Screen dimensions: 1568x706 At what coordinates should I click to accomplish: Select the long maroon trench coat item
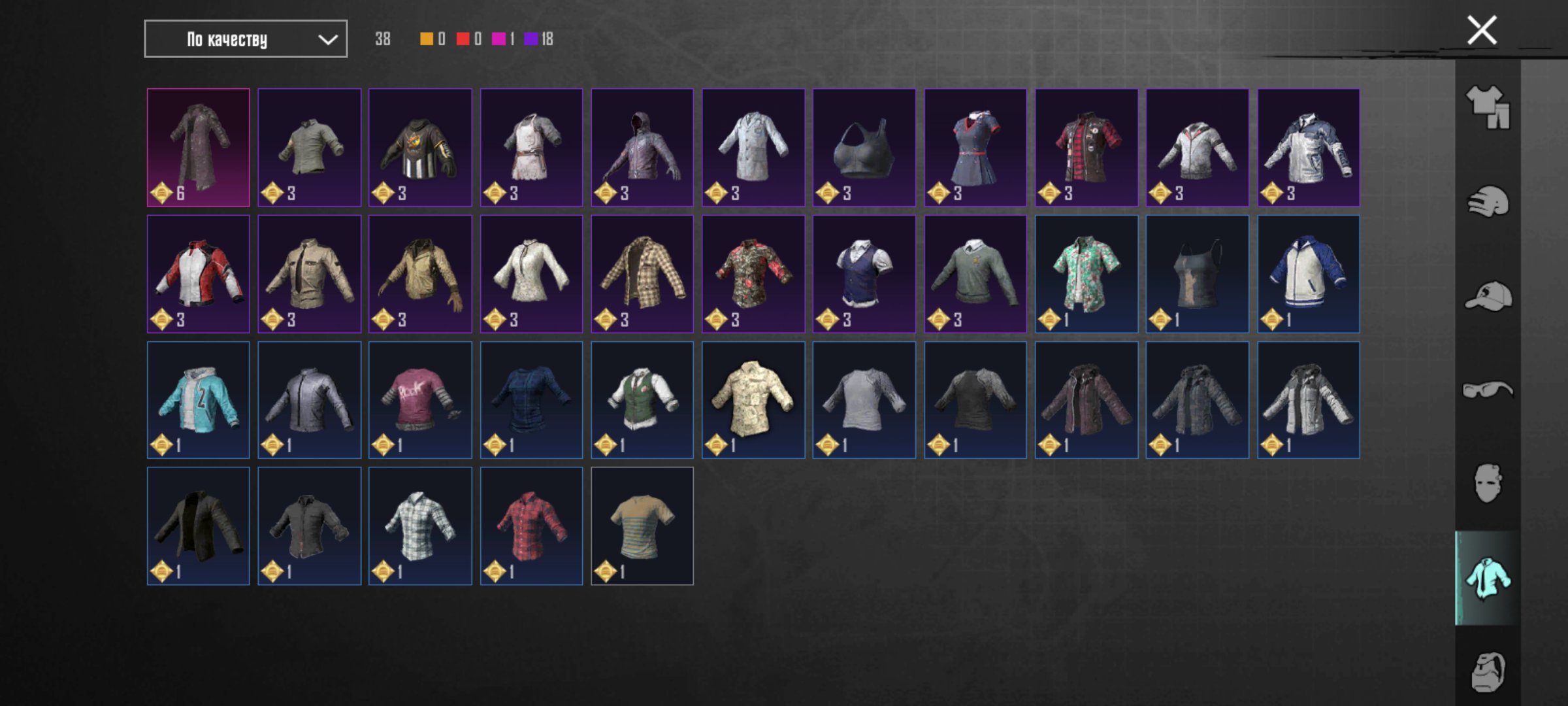tap(199, 147)
